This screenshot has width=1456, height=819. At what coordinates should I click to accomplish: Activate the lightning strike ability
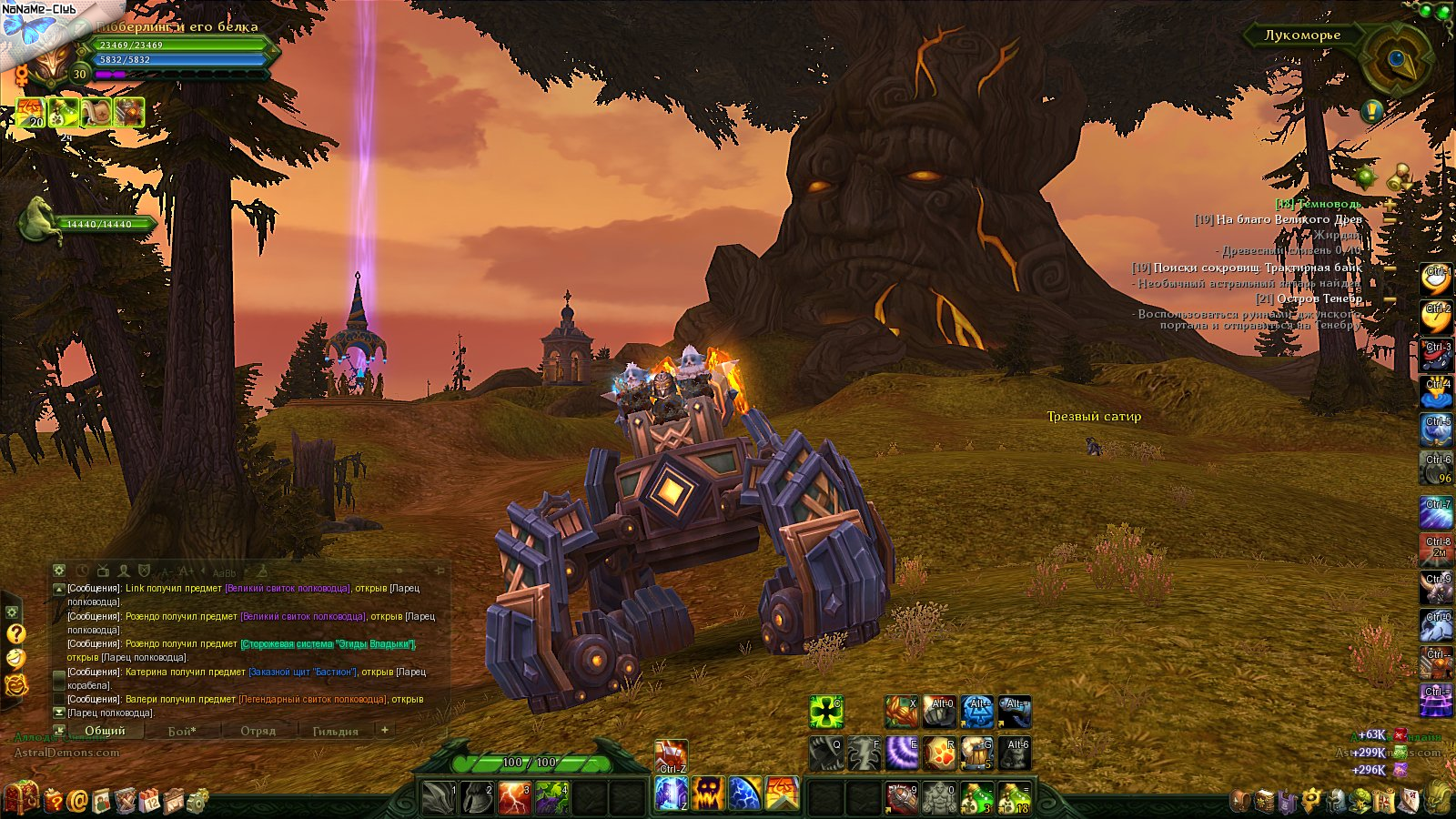coord(514,797)
